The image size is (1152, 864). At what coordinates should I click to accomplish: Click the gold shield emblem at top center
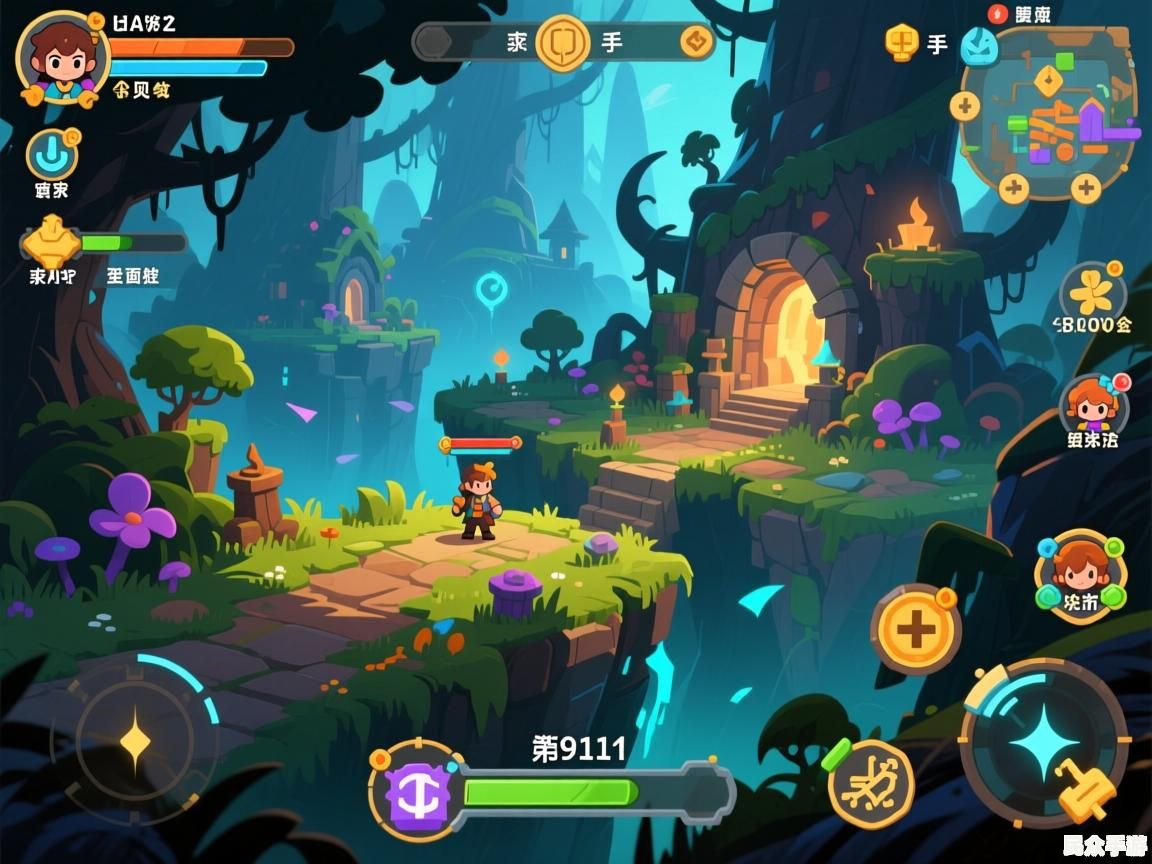point(563,42)
